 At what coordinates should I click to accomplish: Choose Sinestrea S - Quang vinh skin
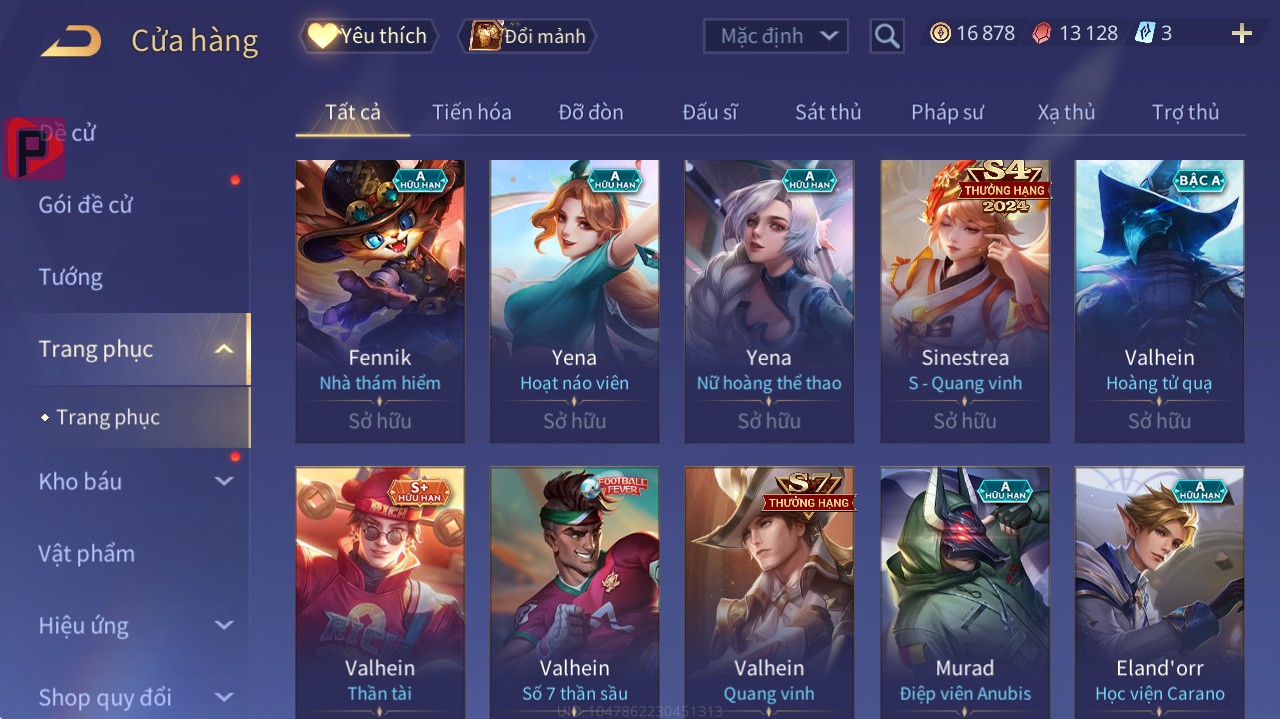click(965, 300)
